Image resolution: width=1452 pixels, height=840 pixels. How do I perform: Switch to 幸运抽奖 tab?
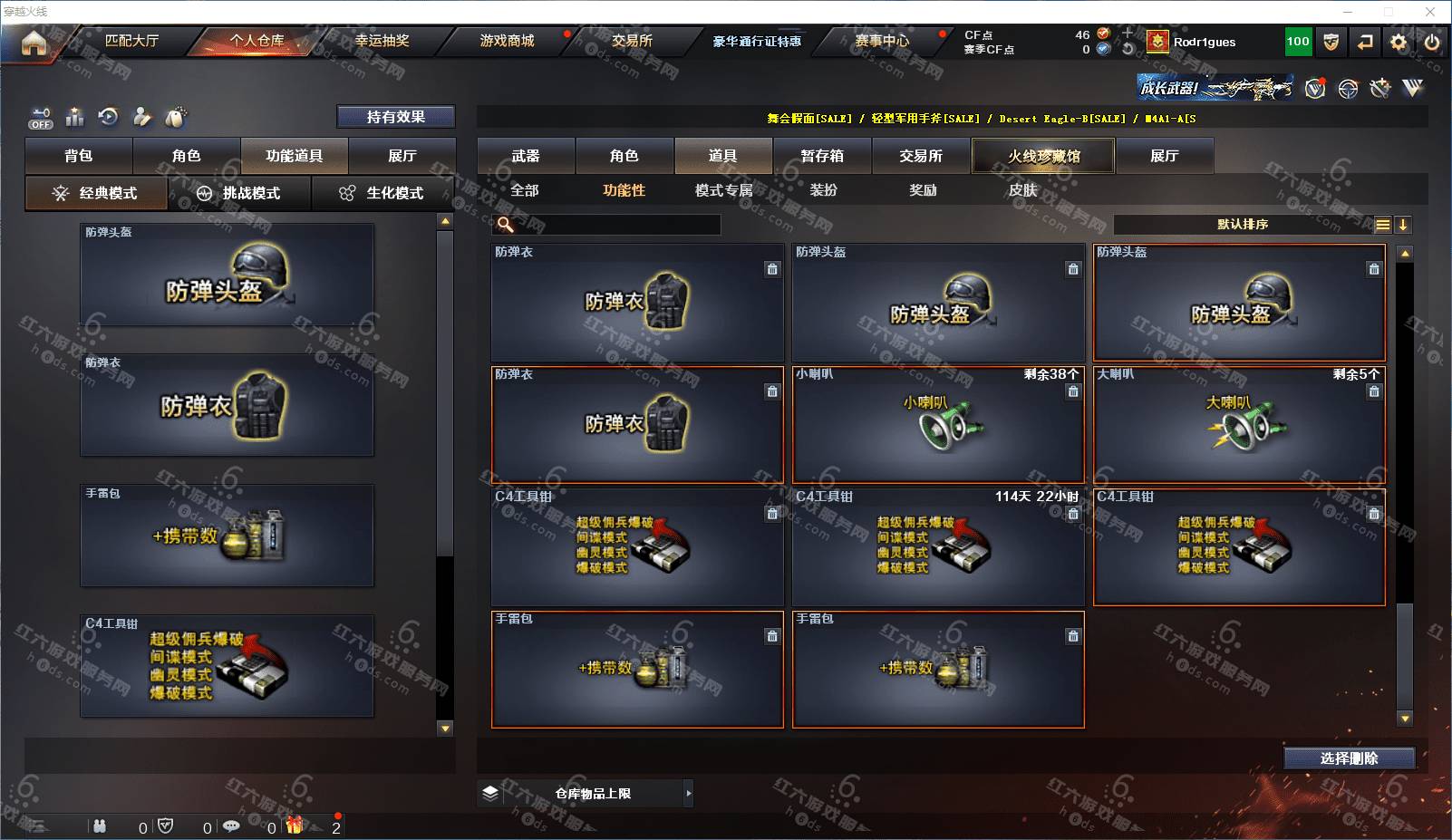point(382,41)
